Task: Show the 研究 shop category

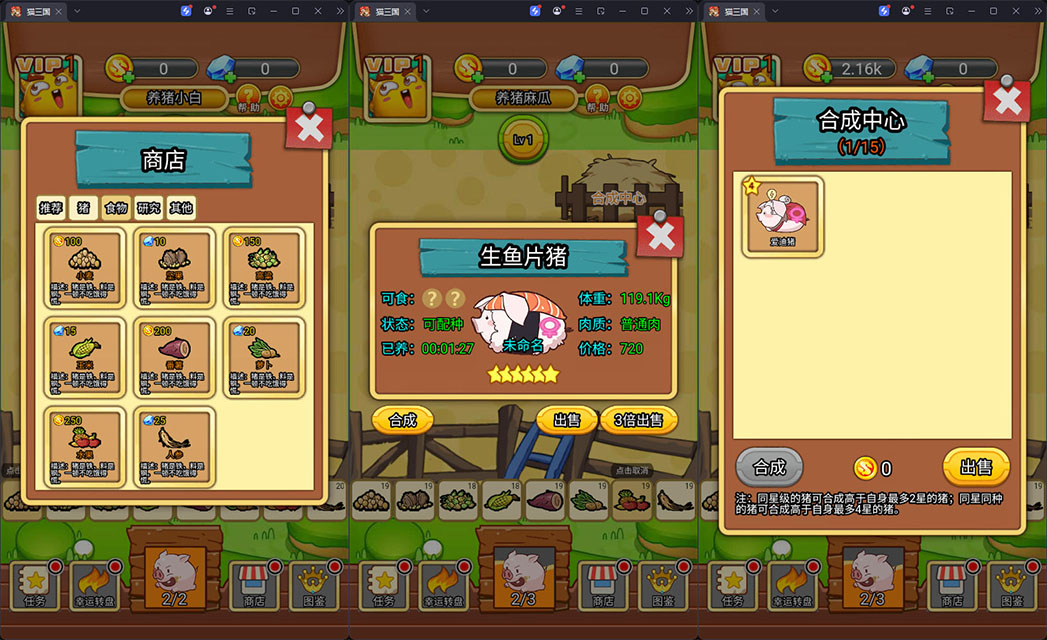Action: click(149, 208)
